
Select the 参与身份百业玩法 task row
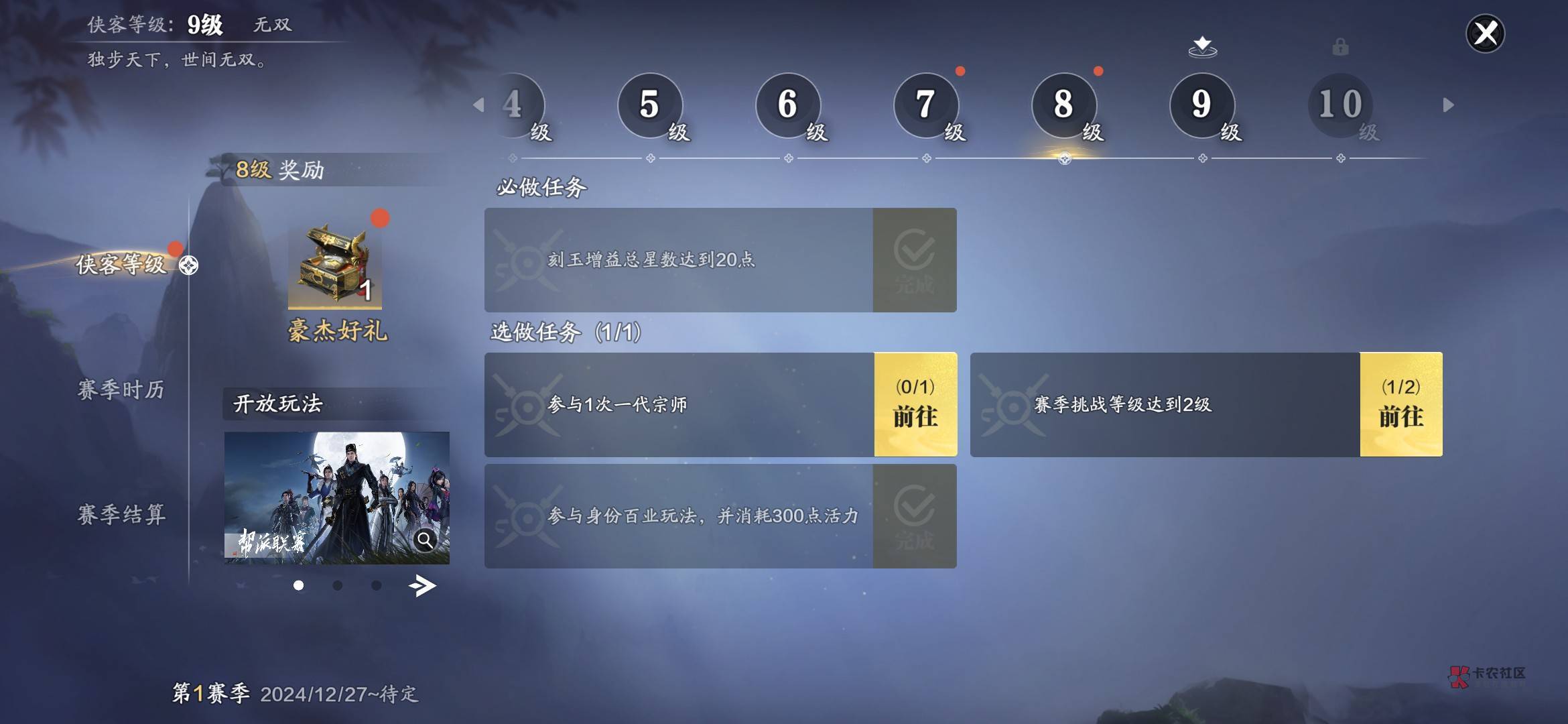point(678,516)
